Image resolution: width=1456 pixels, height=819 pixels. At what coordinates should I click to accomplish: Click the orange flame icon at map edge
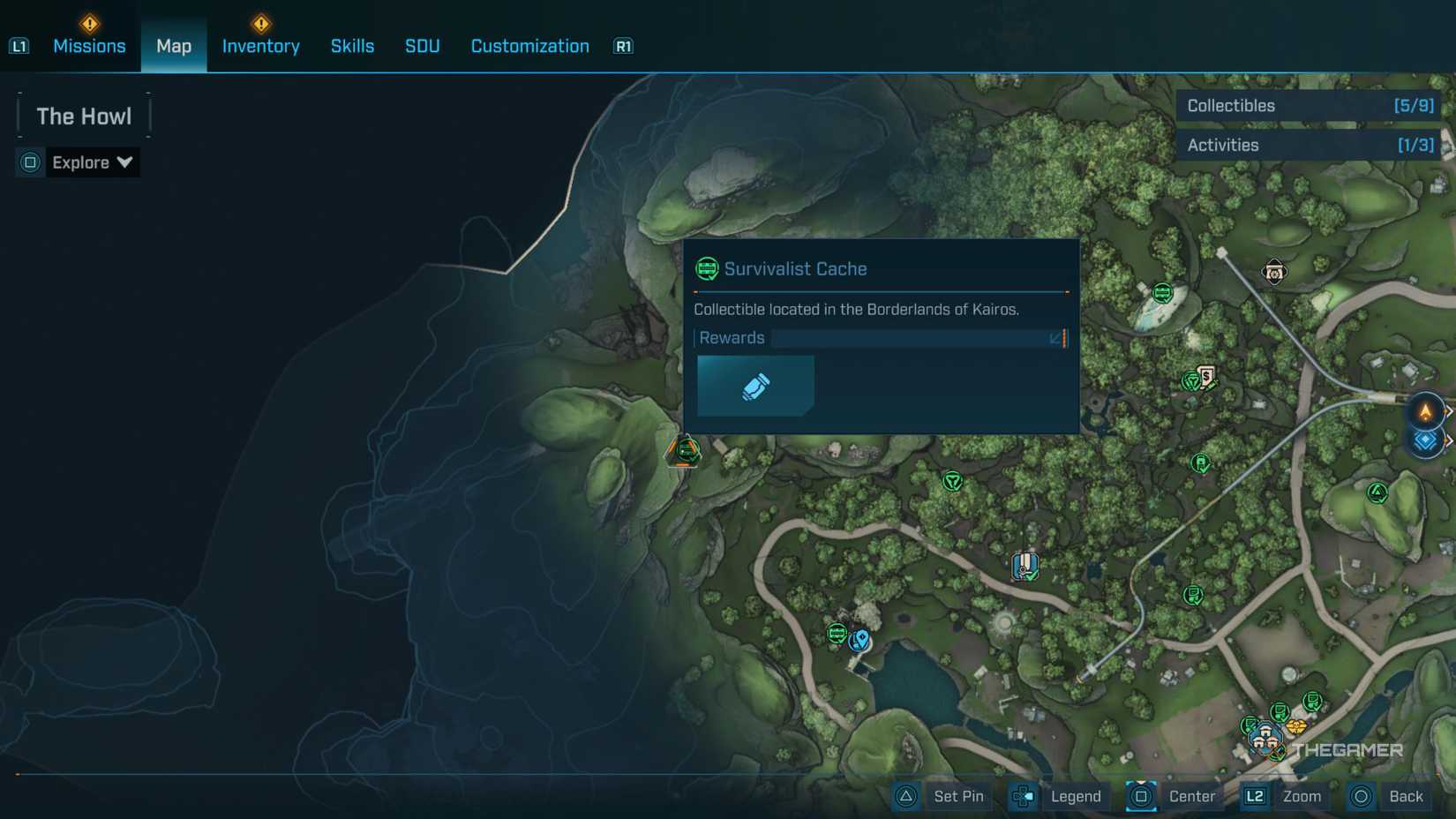(x=1425, y=411)
